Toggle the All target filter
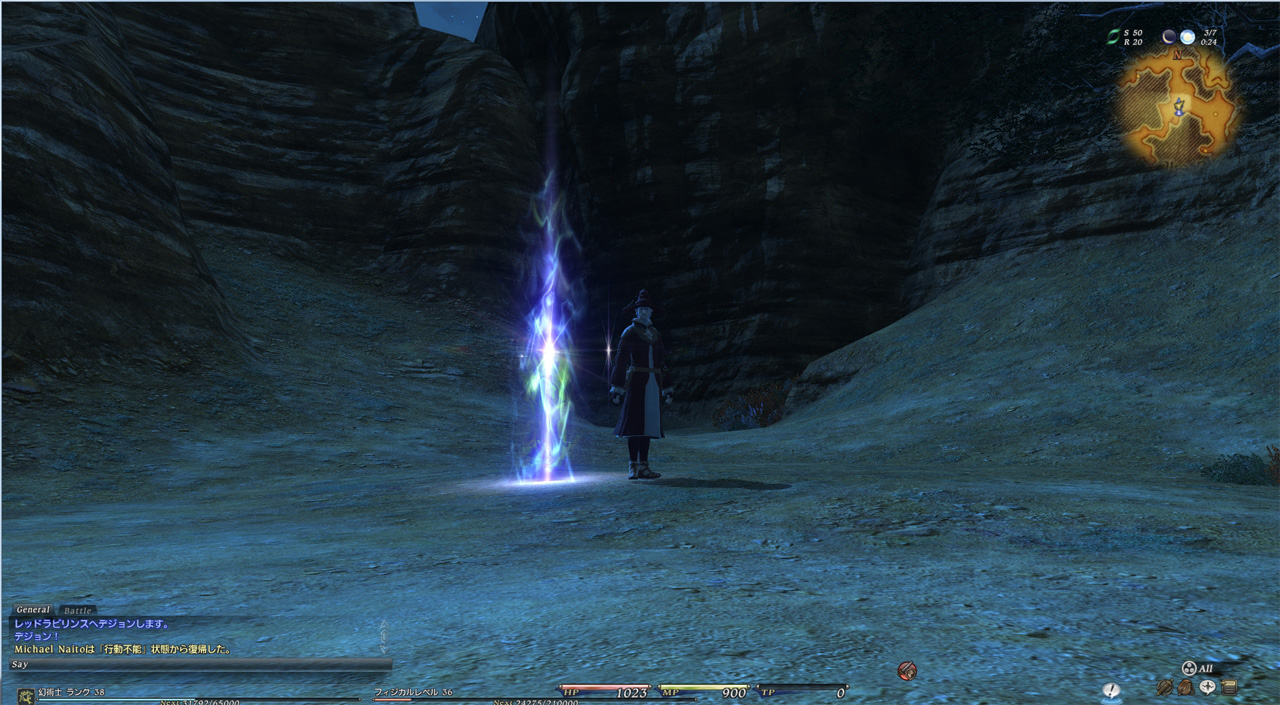Viewport: 1280px width, 705px height. click(x=1197, y=668)
